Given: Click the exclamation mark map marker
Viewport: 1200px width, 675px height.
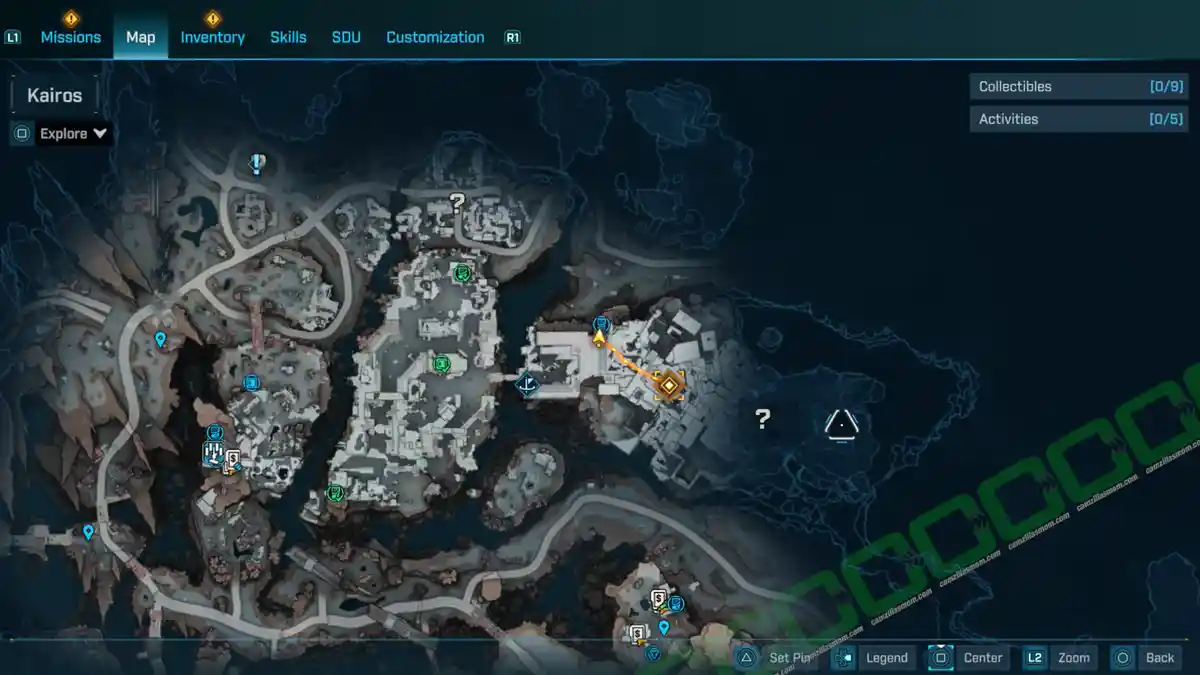Looking at the screenshot, I should coord(258,163).
